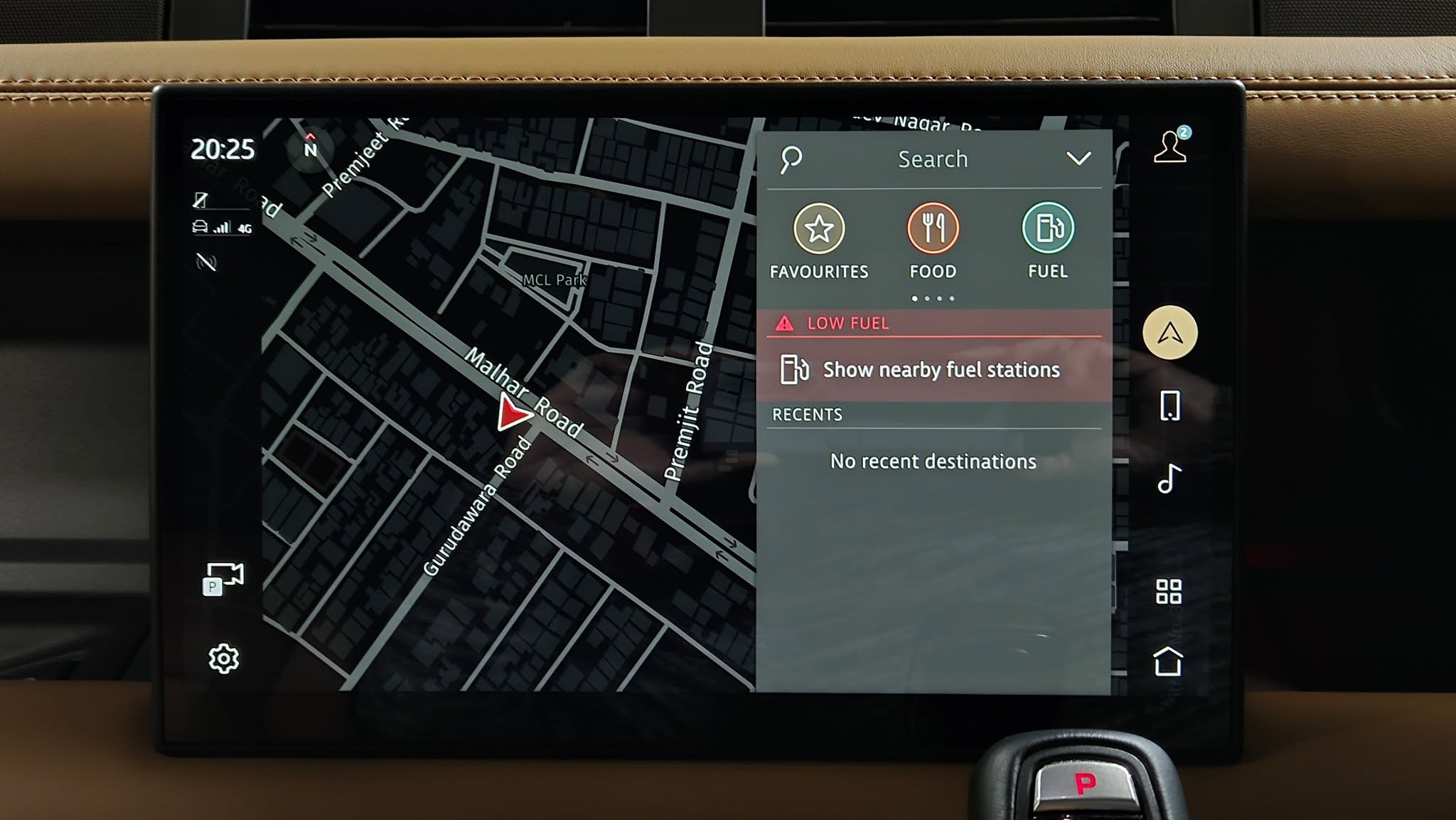Open the user profile icon
The image size is (1456, 820).
click(x=1170, y=147)
